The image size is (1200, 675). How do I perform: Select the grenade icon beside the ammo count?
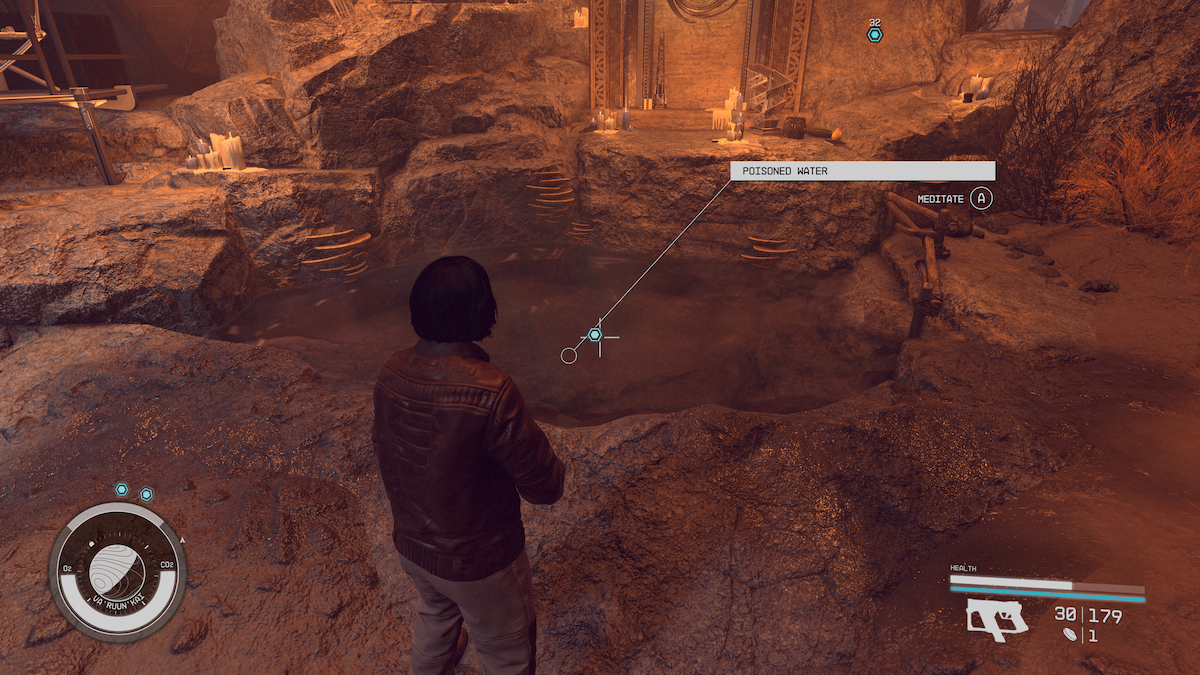(1073, 634)
